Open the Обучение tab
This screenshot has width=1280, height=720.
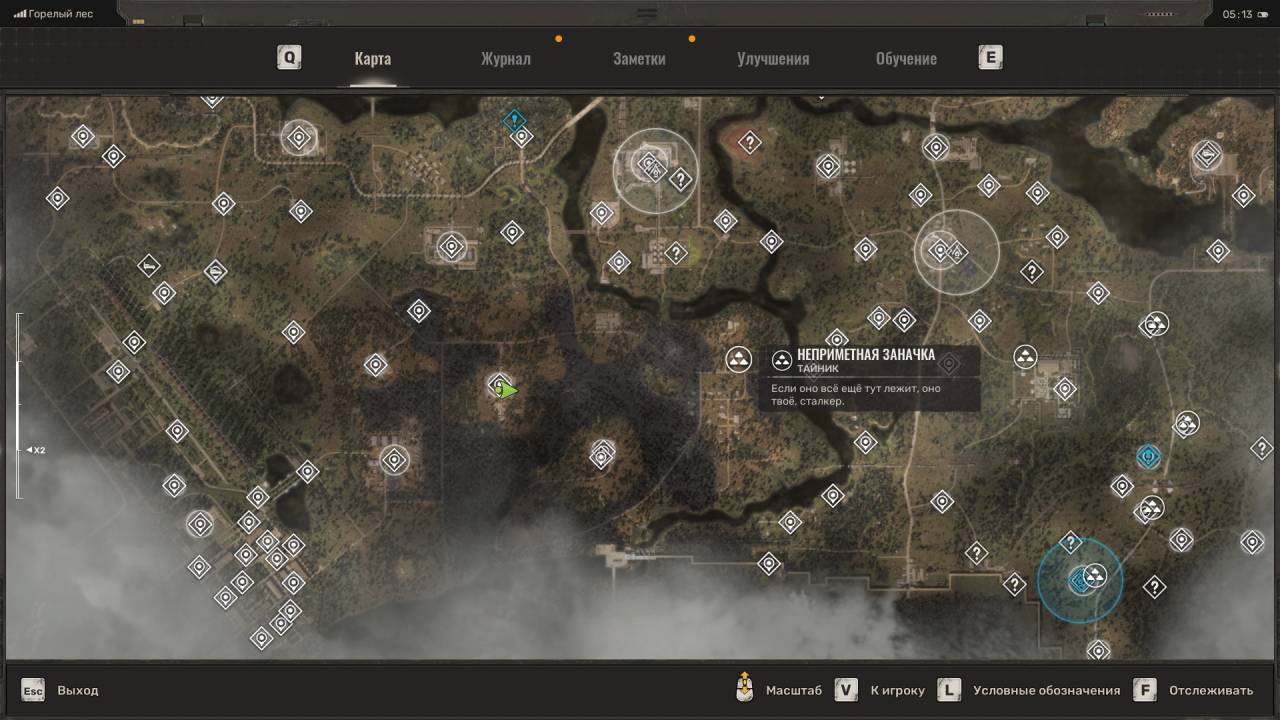point(906,59)
